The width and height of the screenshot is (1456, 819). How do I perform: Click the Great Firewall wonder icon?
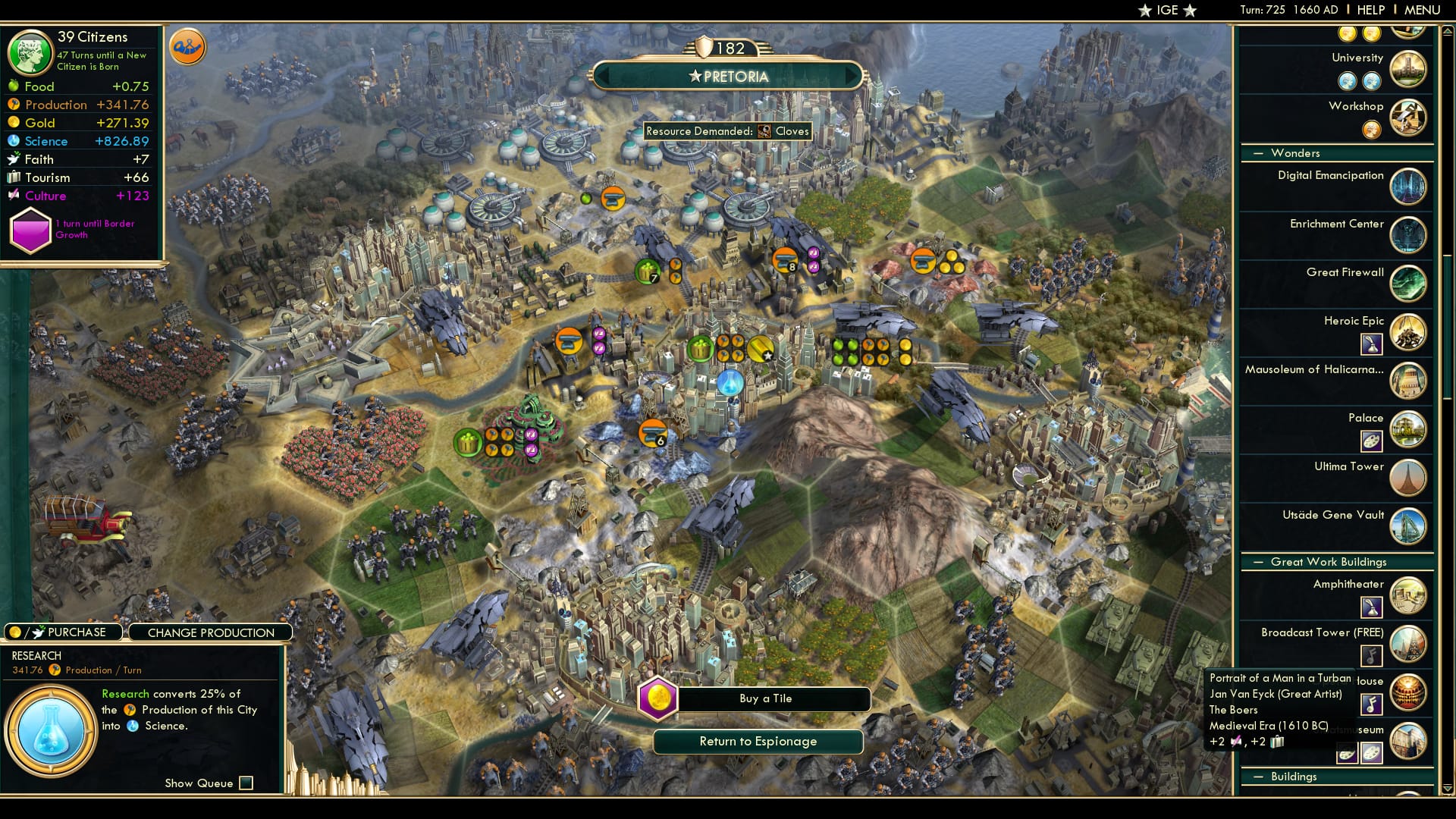(x=1408, y=284)
